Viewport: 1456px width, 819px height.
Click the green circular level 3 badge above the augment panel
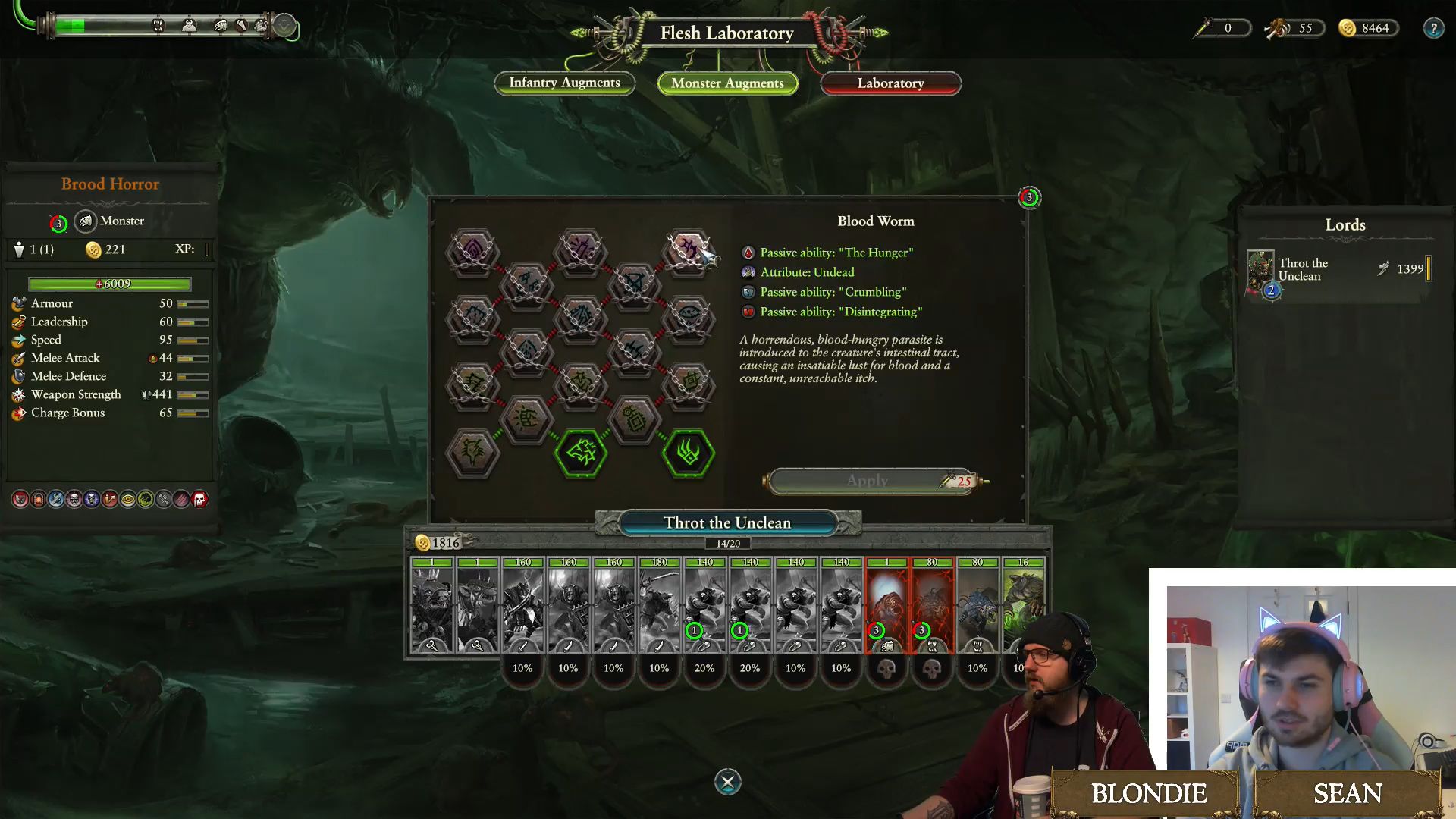1029,198
